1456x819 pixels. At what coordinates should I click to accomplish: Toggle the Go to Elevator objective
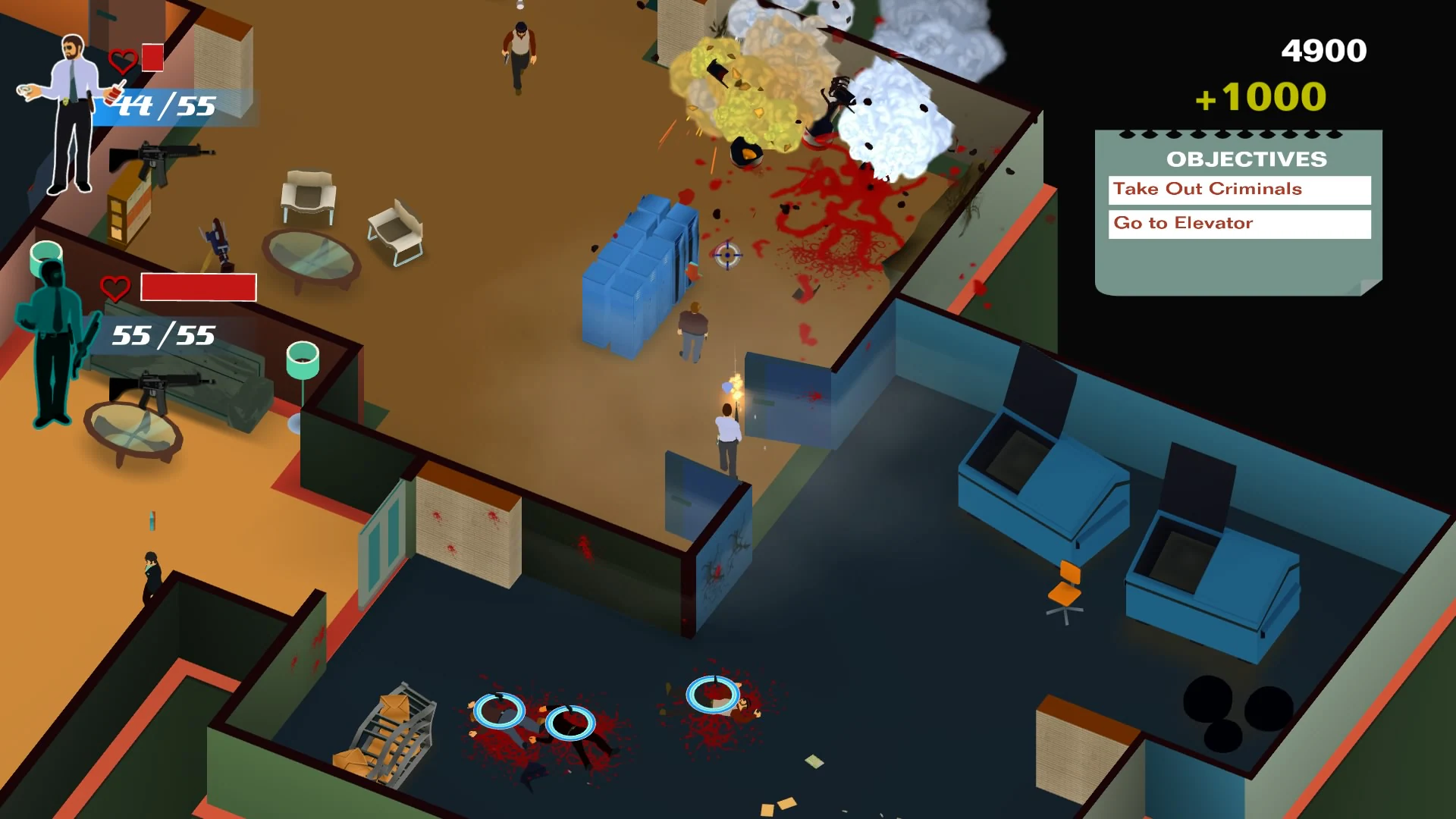point(1240,223)
